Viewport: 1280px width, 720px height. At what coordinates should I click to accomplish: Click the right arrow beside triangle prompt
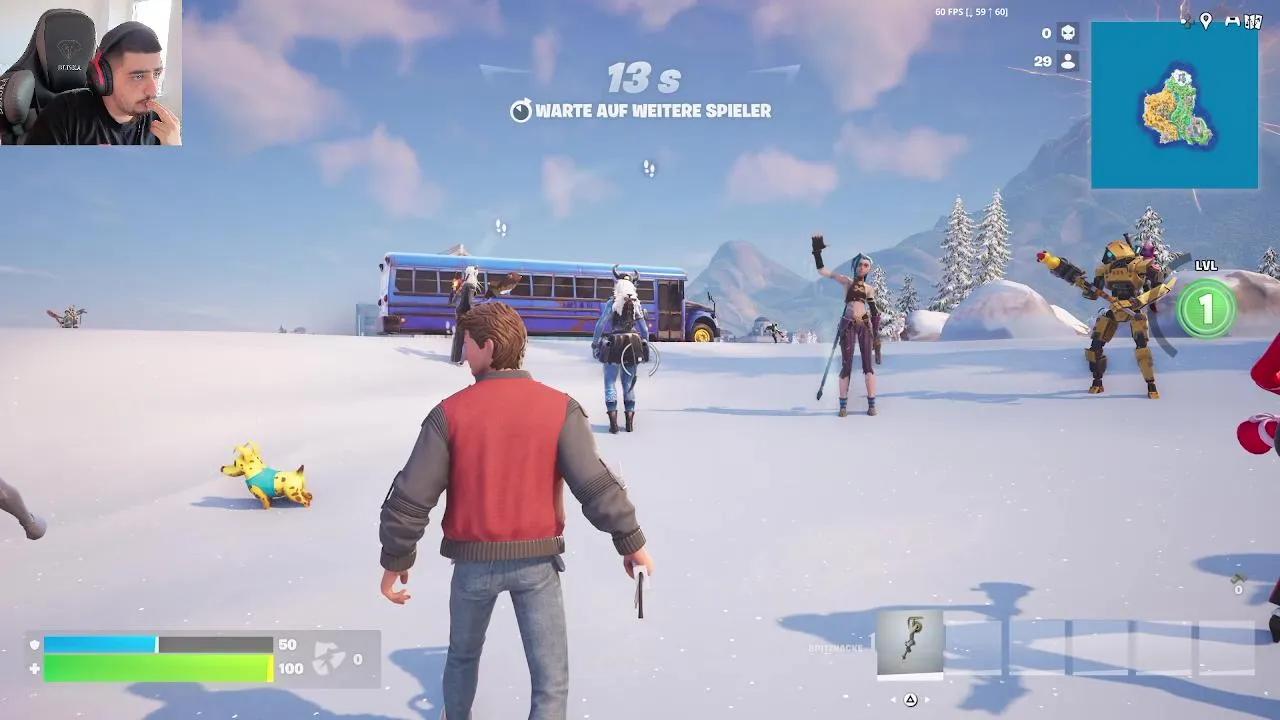[x=927, y=699]
